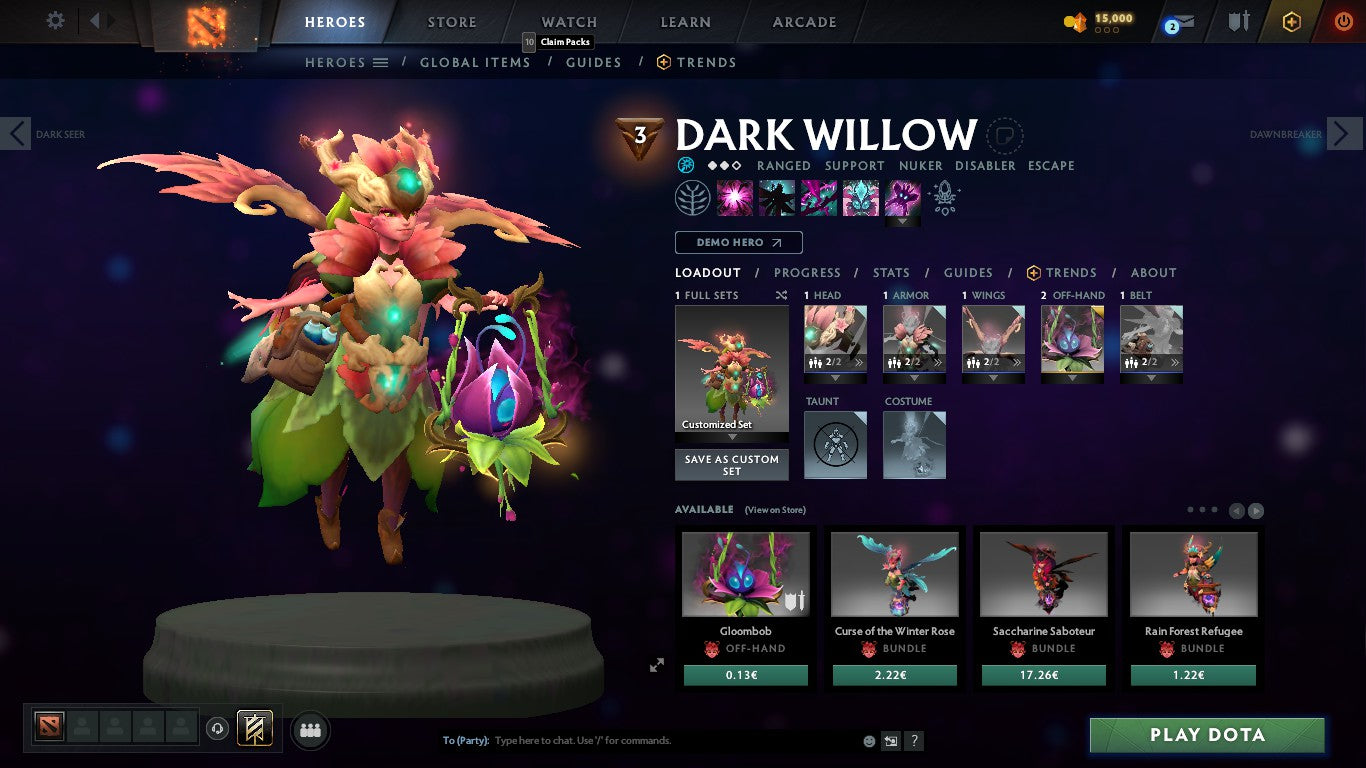Image resolution: width=1366 pixels, height=768 pixels.
Task: Open the Arcade menu
Action: point(803,21)
